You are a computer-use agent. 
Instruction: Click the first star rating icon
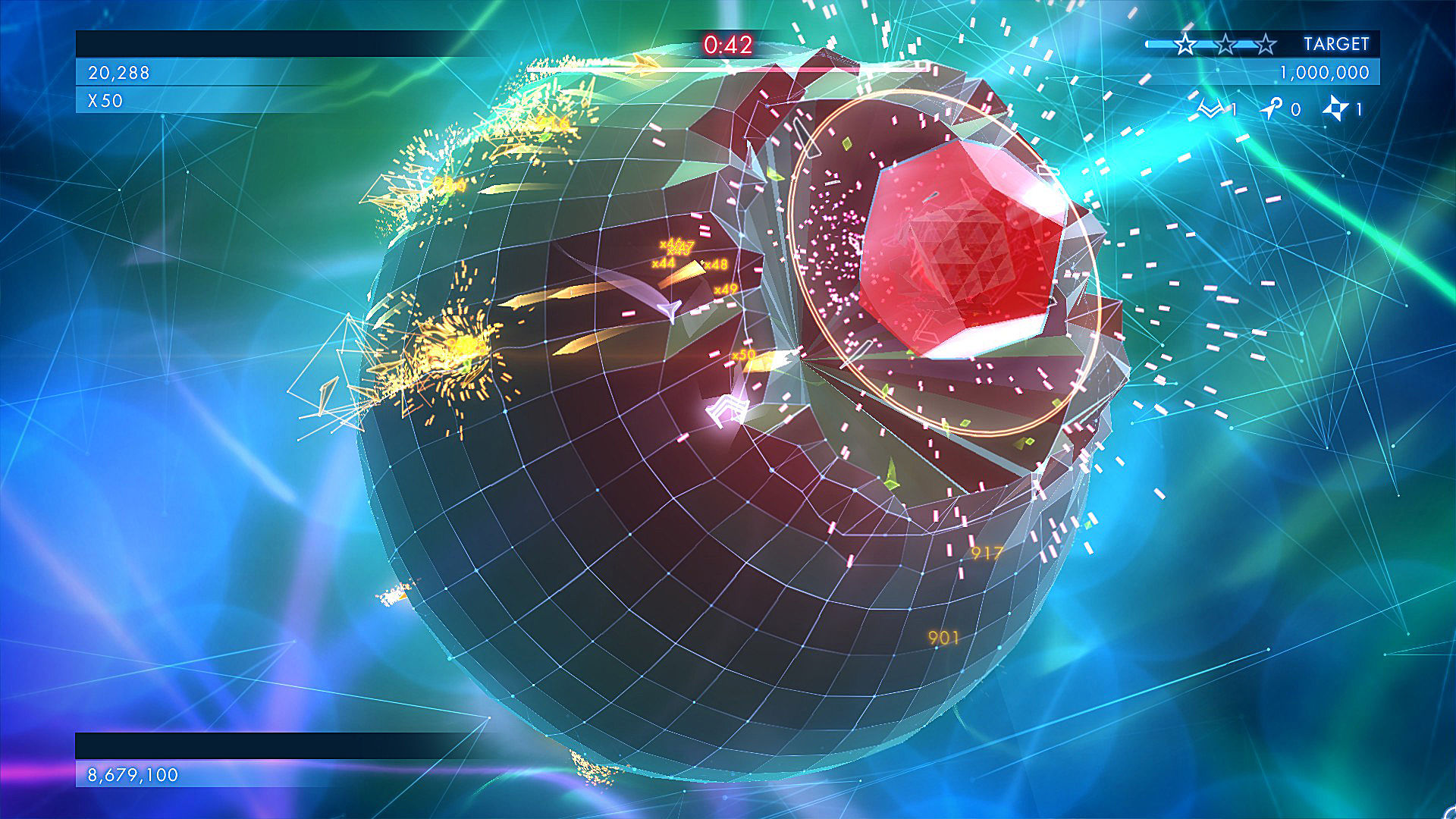[1185, 43]
